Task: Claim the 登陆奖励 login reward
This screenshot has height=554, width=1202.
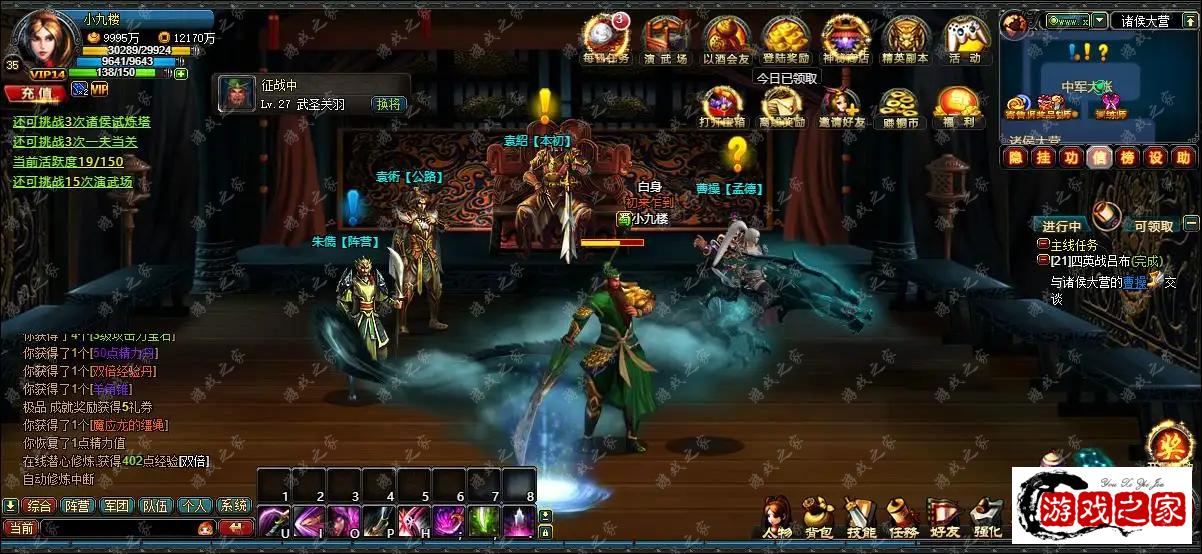Action: (785, 38)
